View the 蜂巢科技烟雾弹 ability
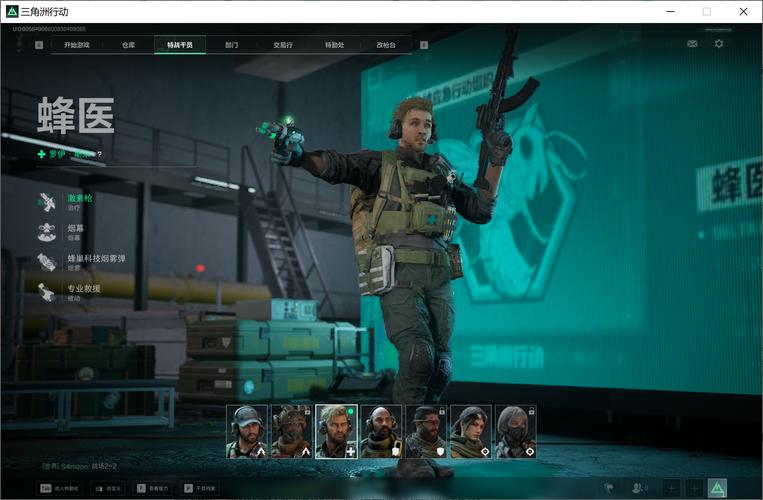Image resolution: width=763 pixels, height=500 pixels. (x=94, y=262)
